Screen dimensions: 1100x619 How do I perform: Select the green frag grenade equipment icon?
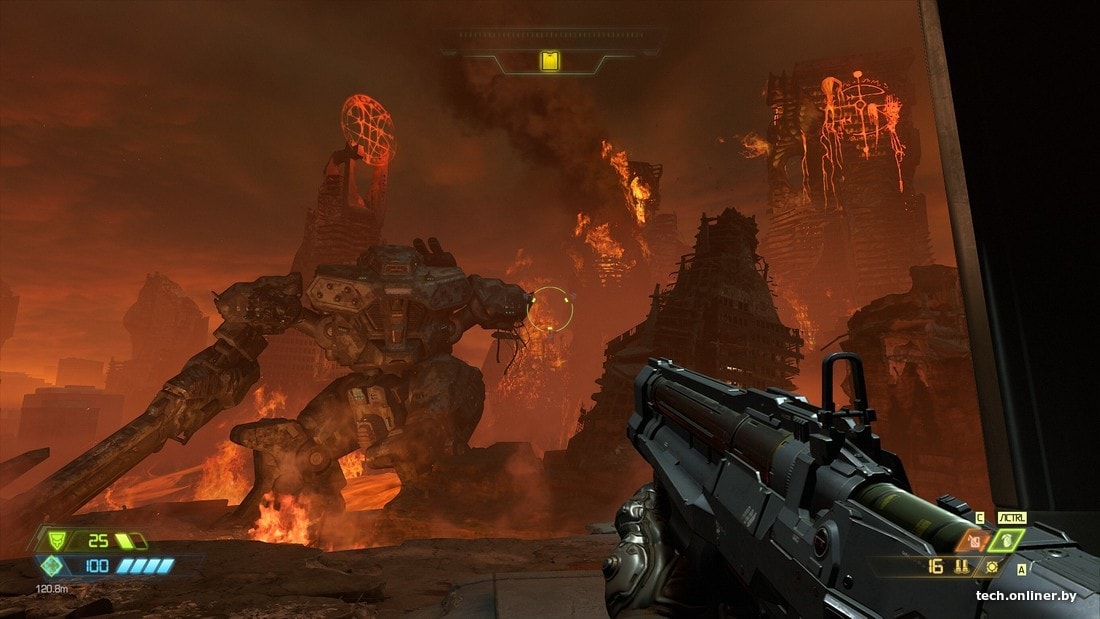coord(1007,541)
